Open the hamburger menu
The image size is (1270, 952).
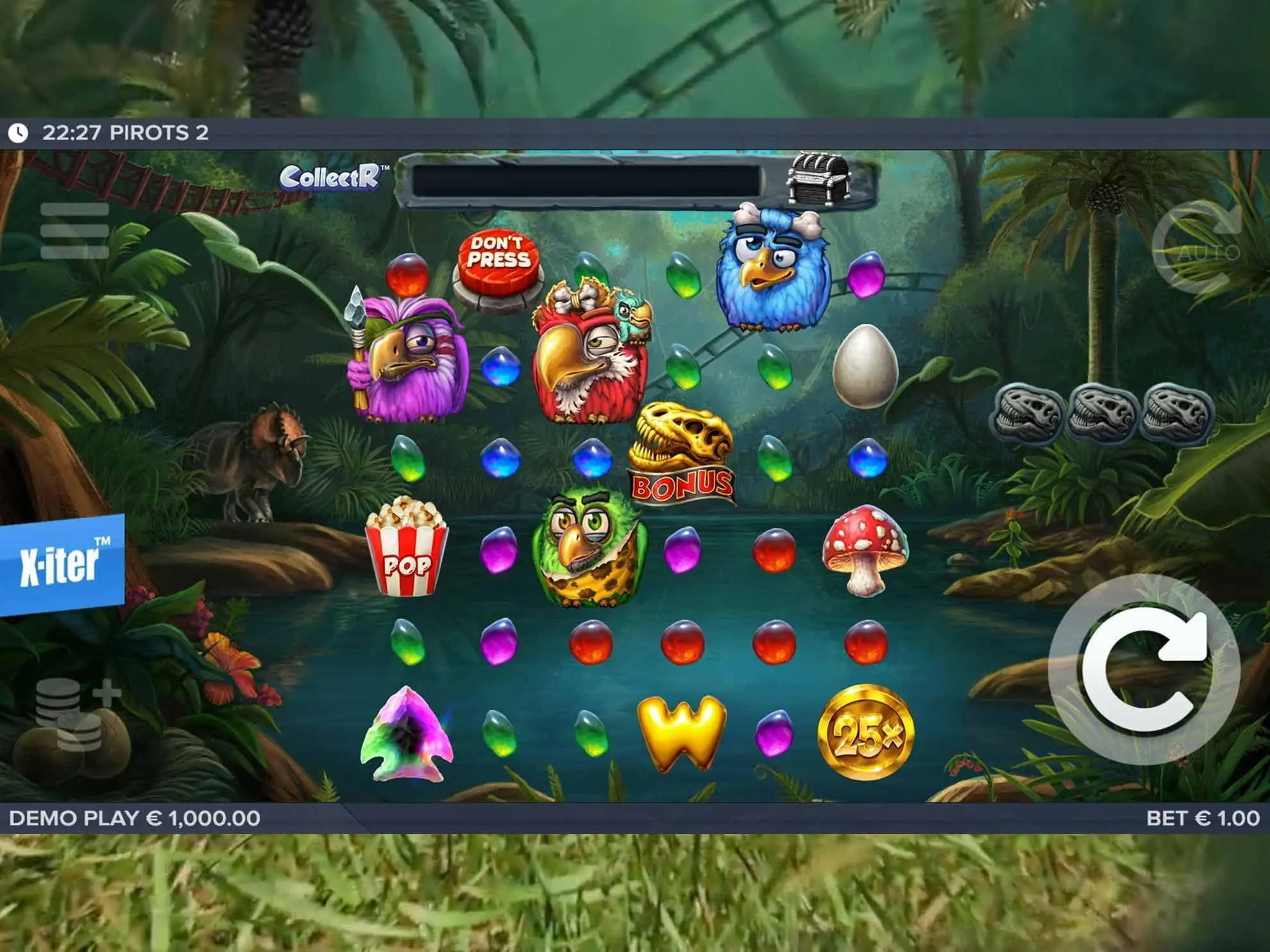[74, 231]
